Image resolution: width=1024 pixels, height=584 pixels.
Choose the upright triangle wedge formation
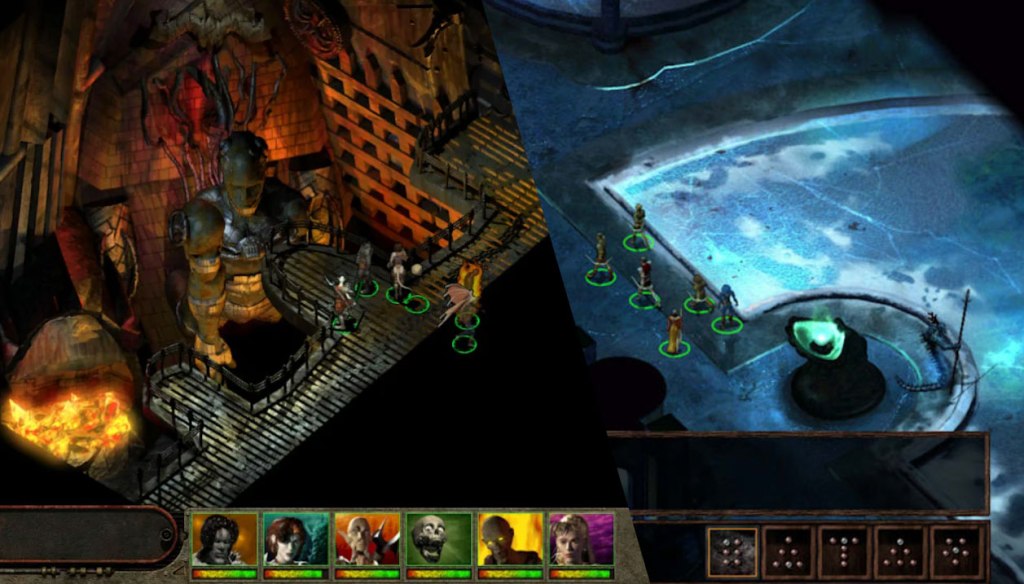900,552
